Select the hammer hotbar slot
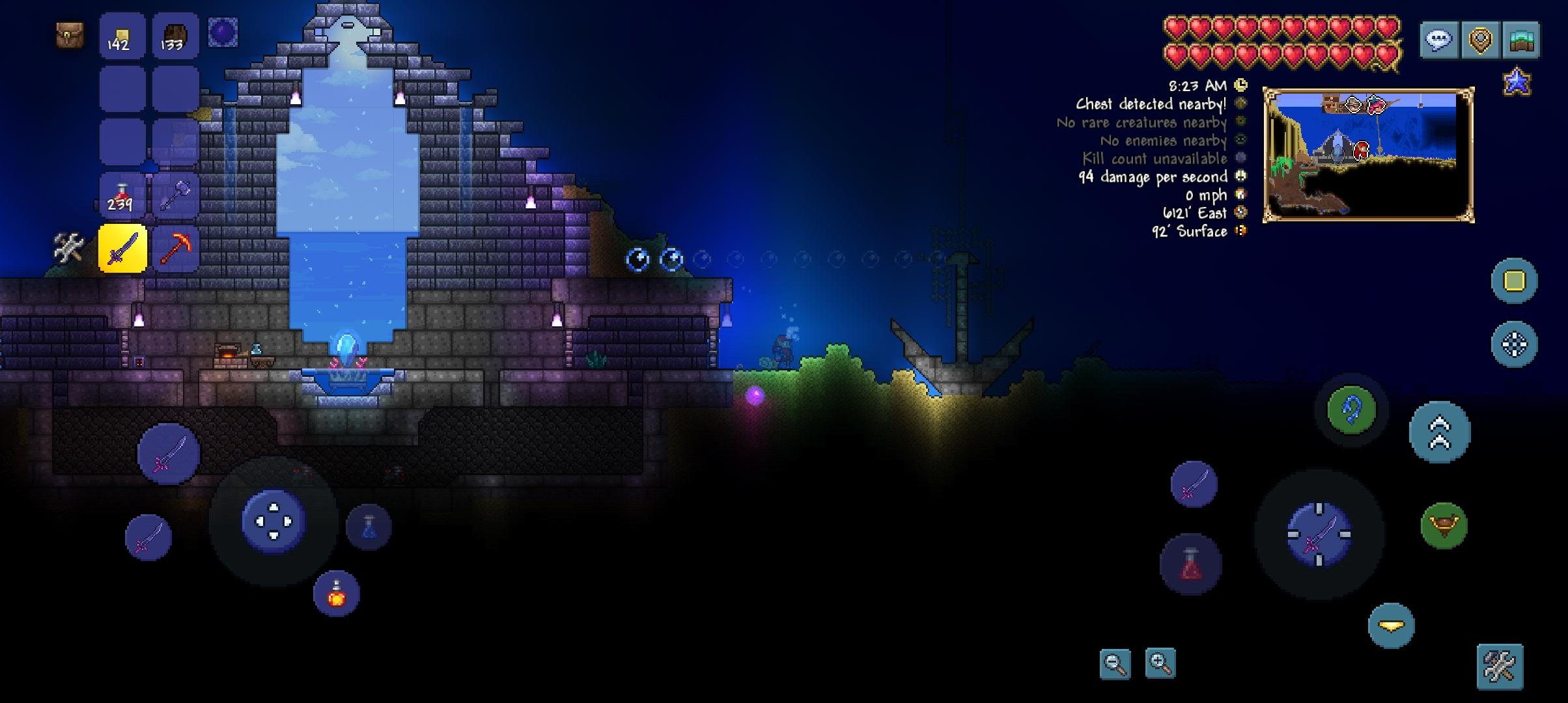 pos(175,195)
